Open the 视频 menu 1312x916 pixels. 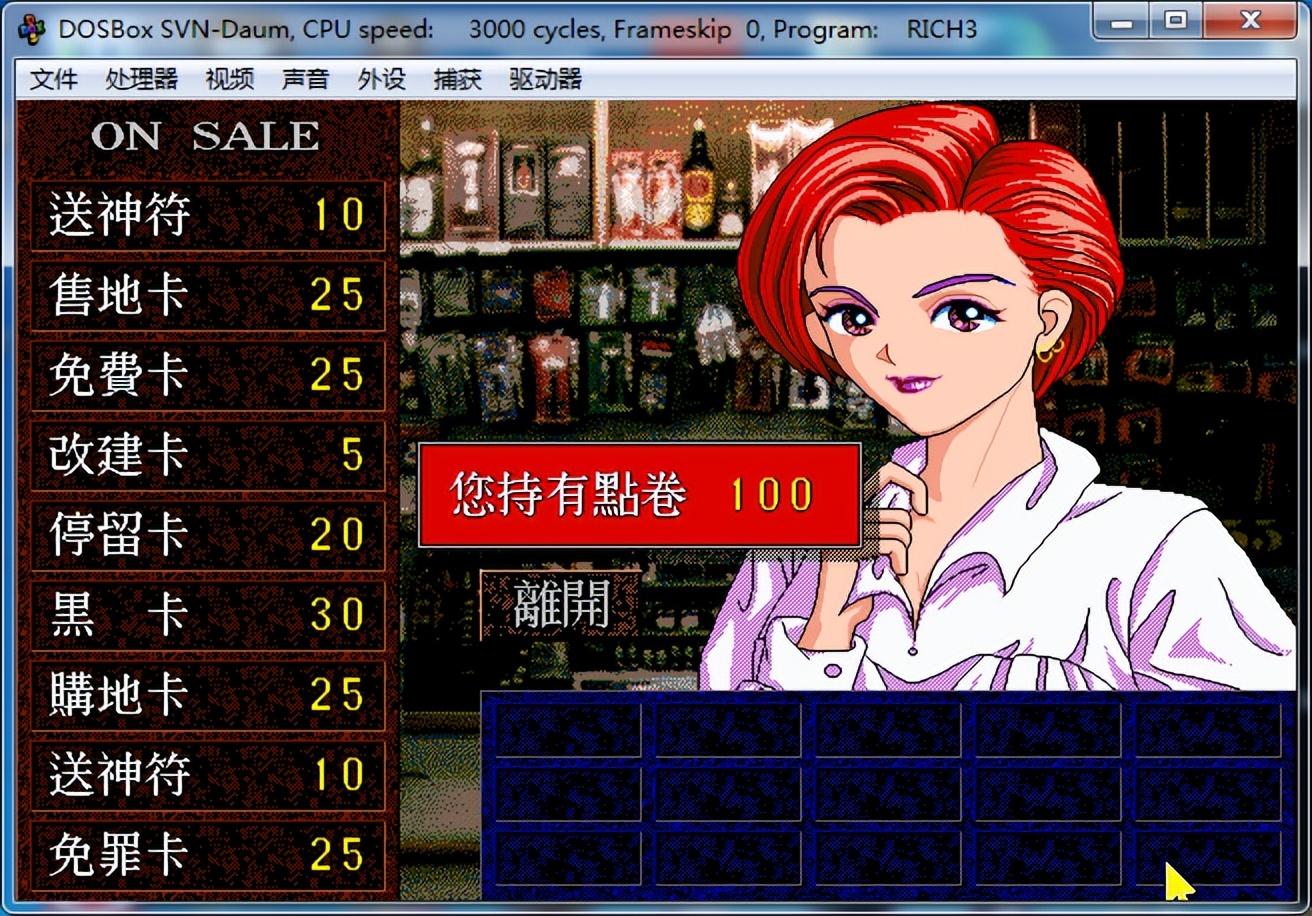tap(228, 79)
